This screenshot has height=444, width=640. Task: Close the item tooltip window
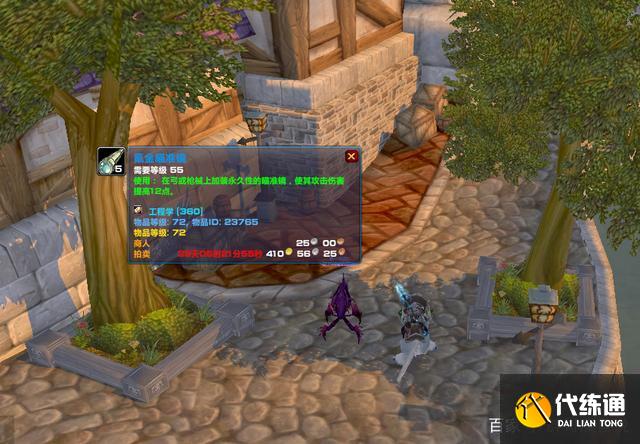[351, 156]
